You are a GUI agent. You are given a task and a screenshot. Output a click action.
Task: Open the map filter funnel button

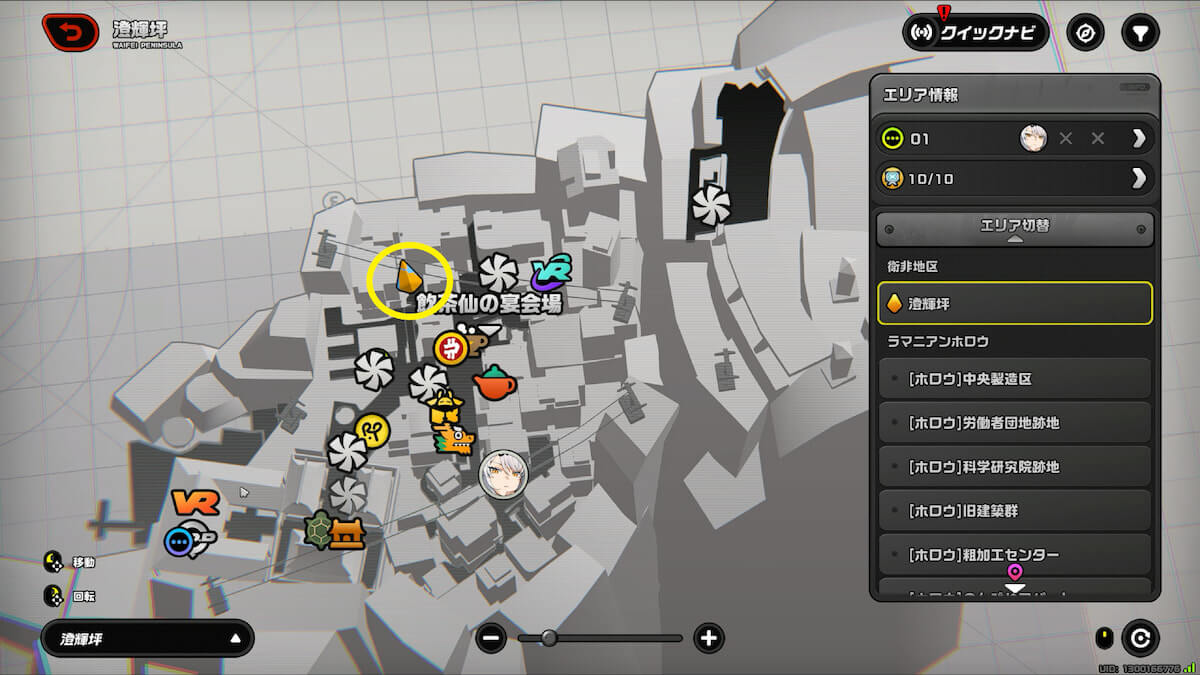click(1139, 33)
